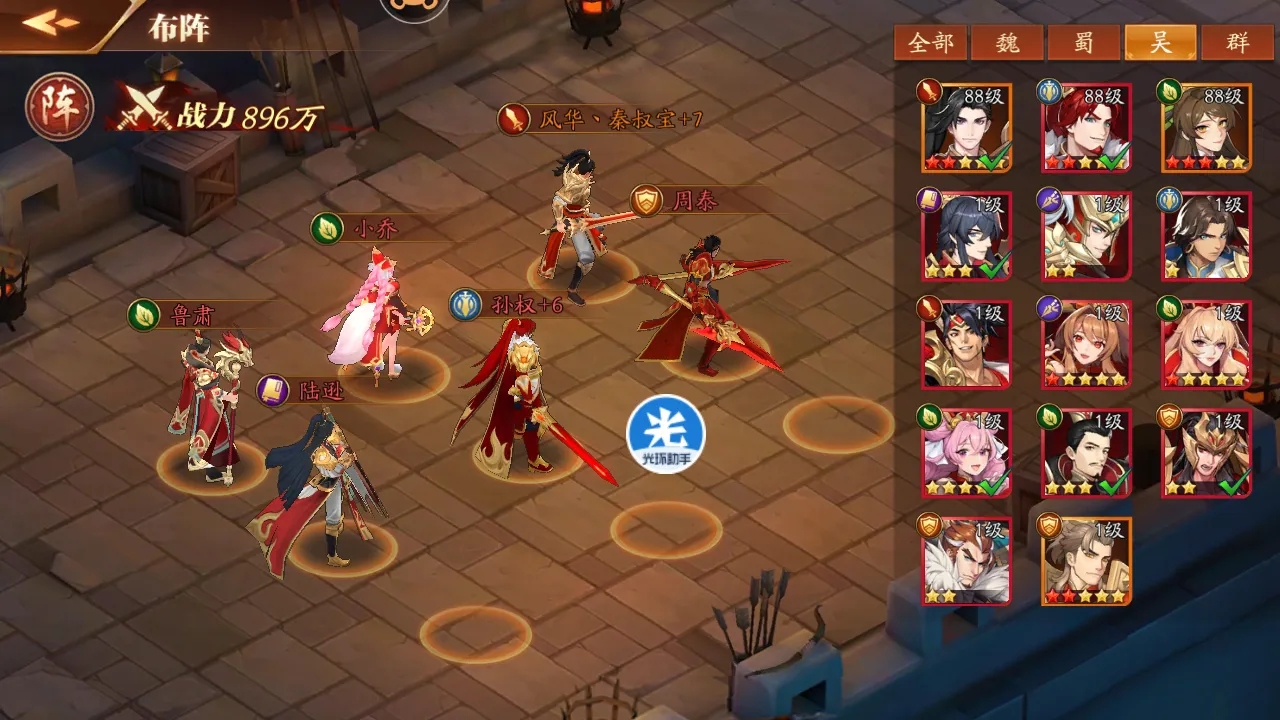
Task: Switch to the 全部 faction tab
Action: 928,42
